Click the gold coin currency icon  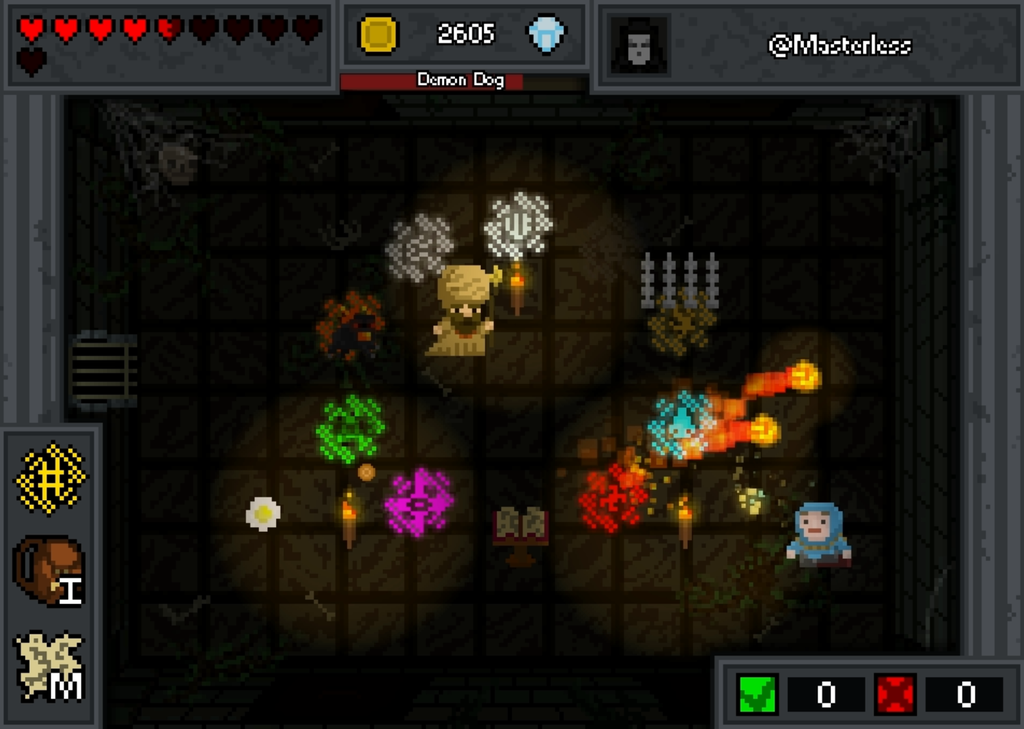pyautogui.click(x=379, y=34)
